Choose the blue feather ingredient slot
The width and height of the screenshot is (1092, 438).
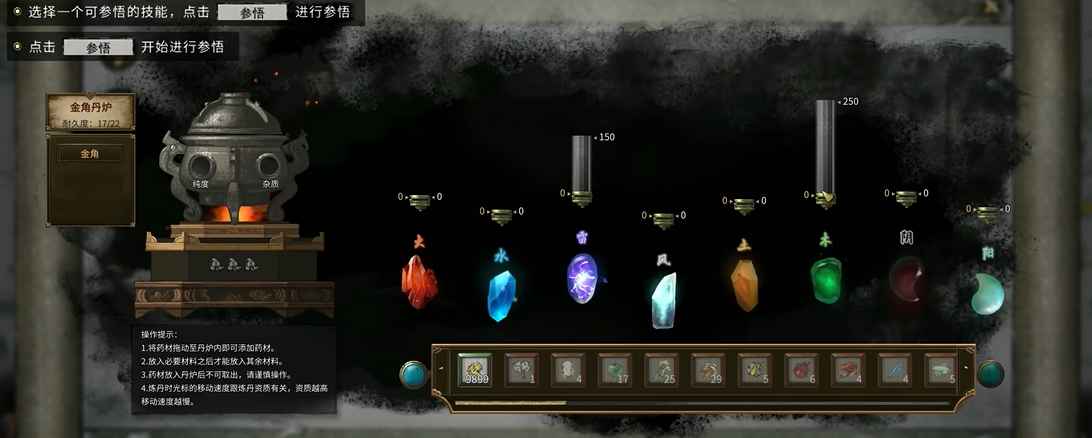tap(895, 370)
